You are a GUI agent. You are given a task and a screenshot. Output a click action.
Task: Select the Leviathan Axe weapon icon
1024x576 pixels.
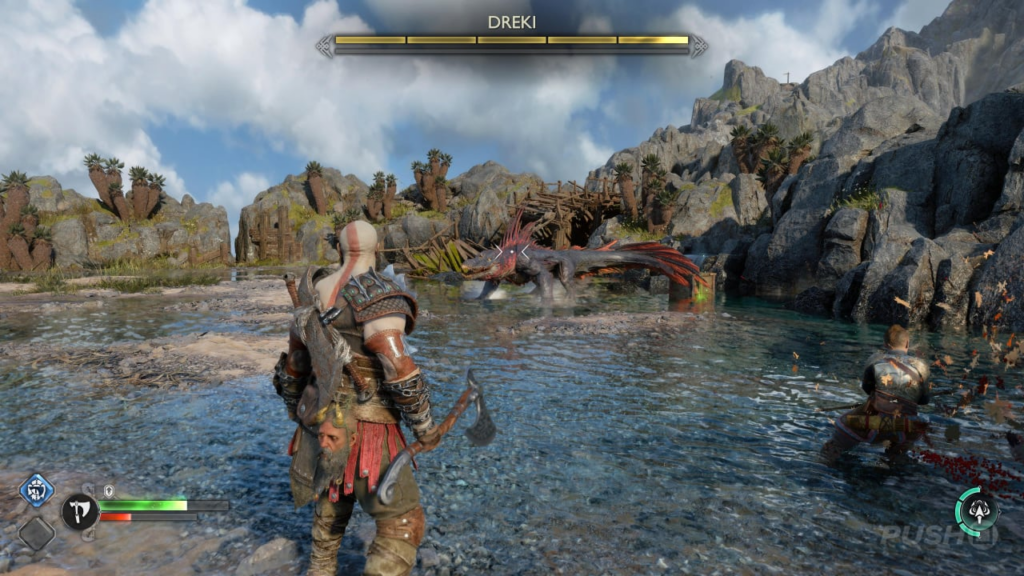click(79, 511)
